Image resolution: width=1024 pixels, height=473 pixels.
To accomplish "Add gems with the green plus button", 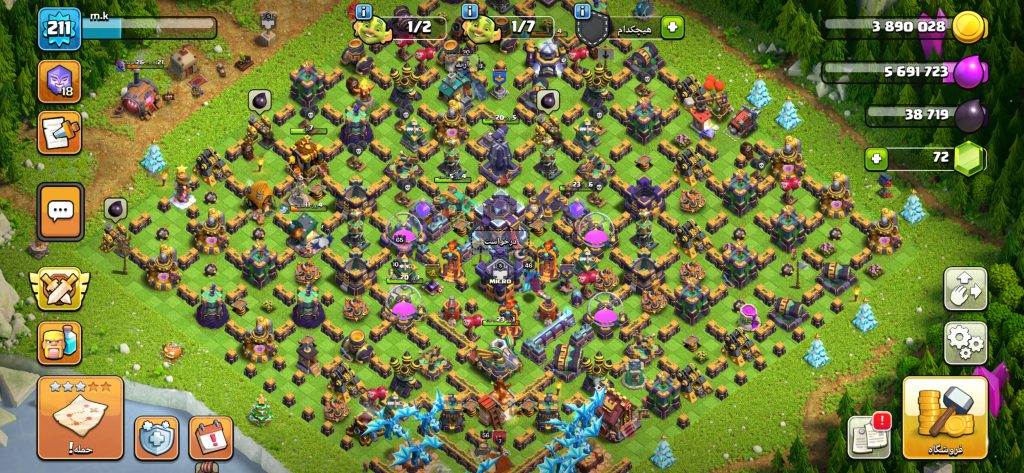I will pos(877,158).
